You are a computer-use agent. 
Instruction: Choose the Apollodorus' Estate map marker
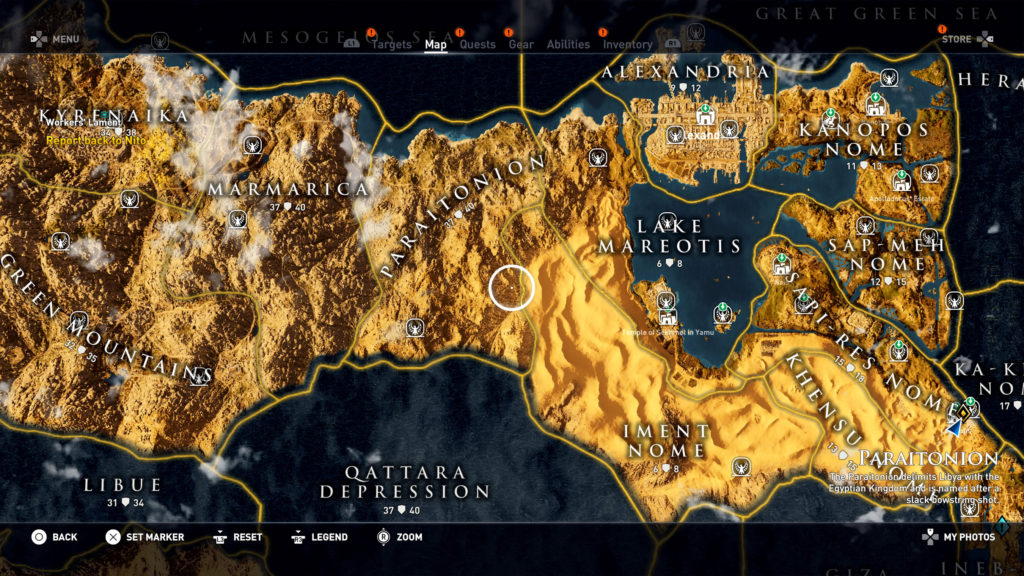[x=902, y=183]
